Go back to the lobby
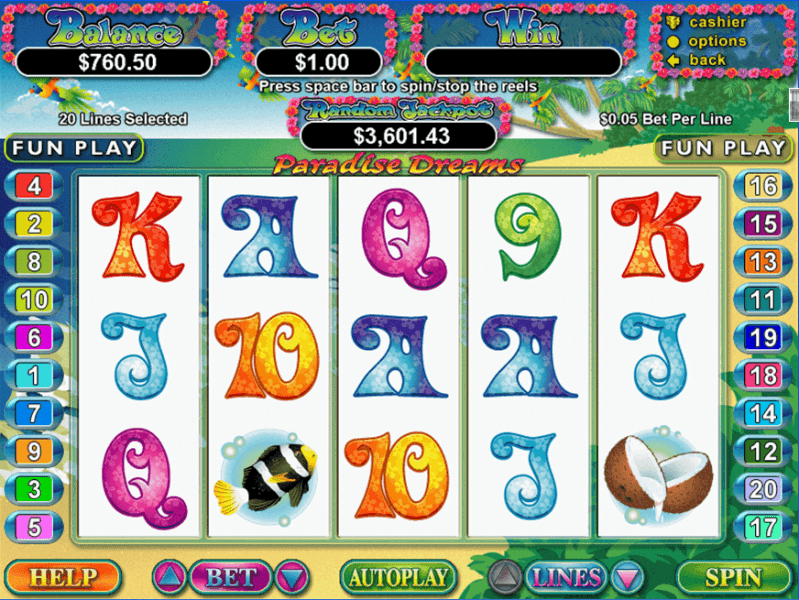The image size is (799, 600). point(707,60)
